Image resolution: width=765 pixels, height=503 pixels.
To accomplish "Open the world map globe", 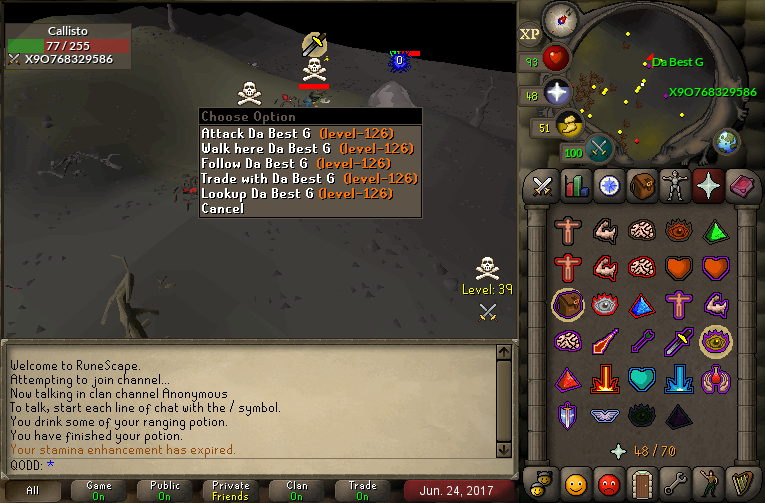I will [728, 140].
